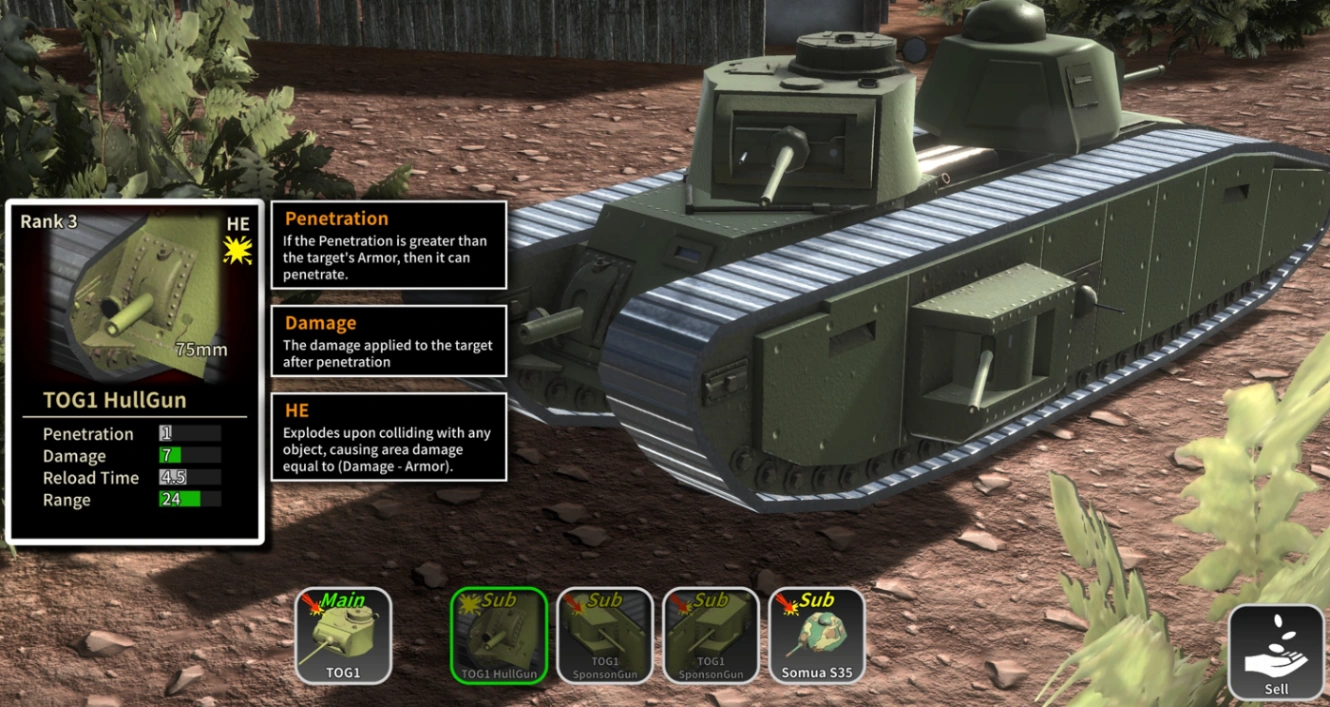The width and height of the screenshot is (1330, 707).
Task: Select the Somua S35 sub turret slot
Action: (x=817, y=635)
